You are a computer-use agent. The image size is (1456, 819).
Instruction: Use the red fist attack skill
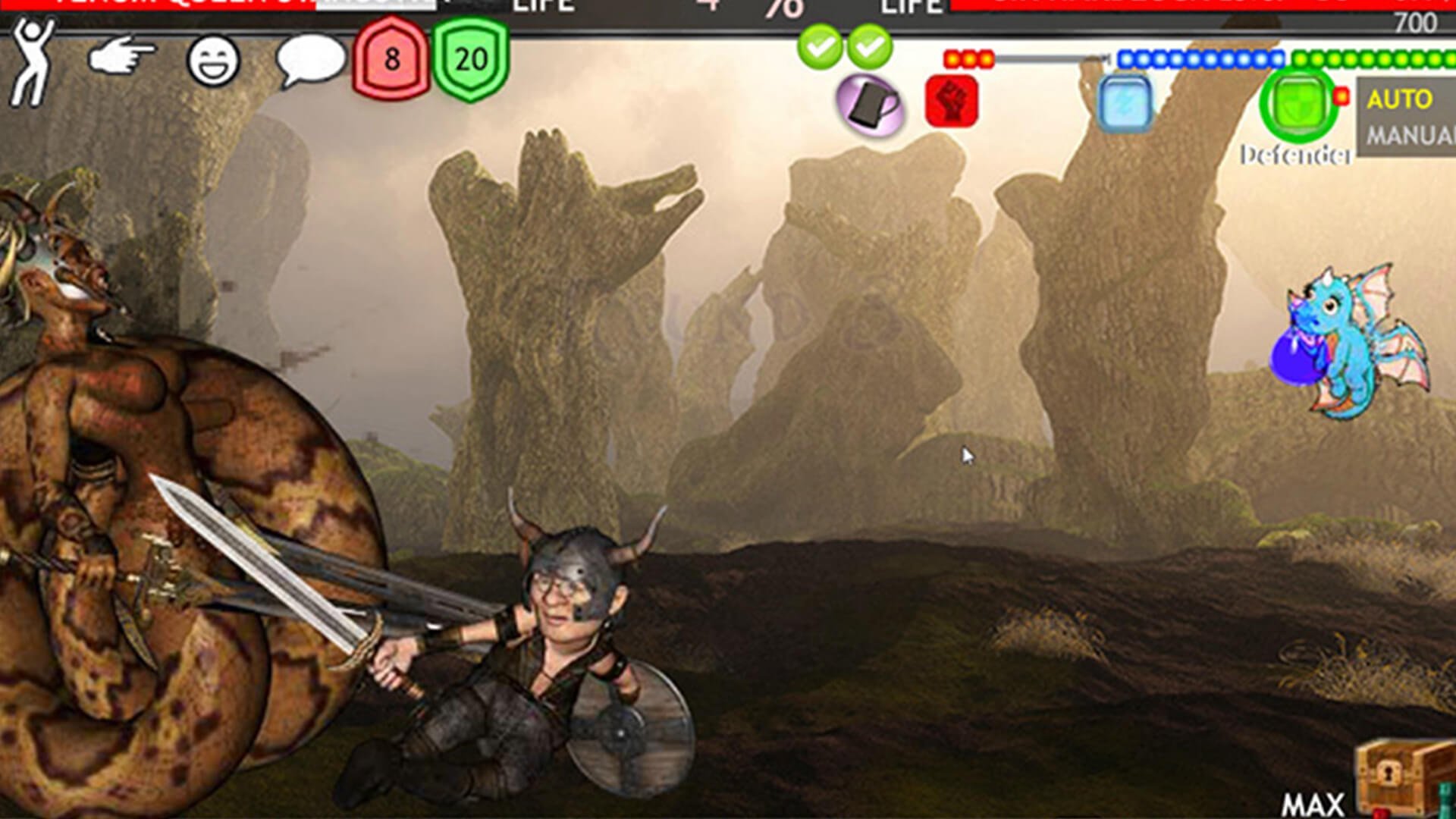(x=952, y=102)
